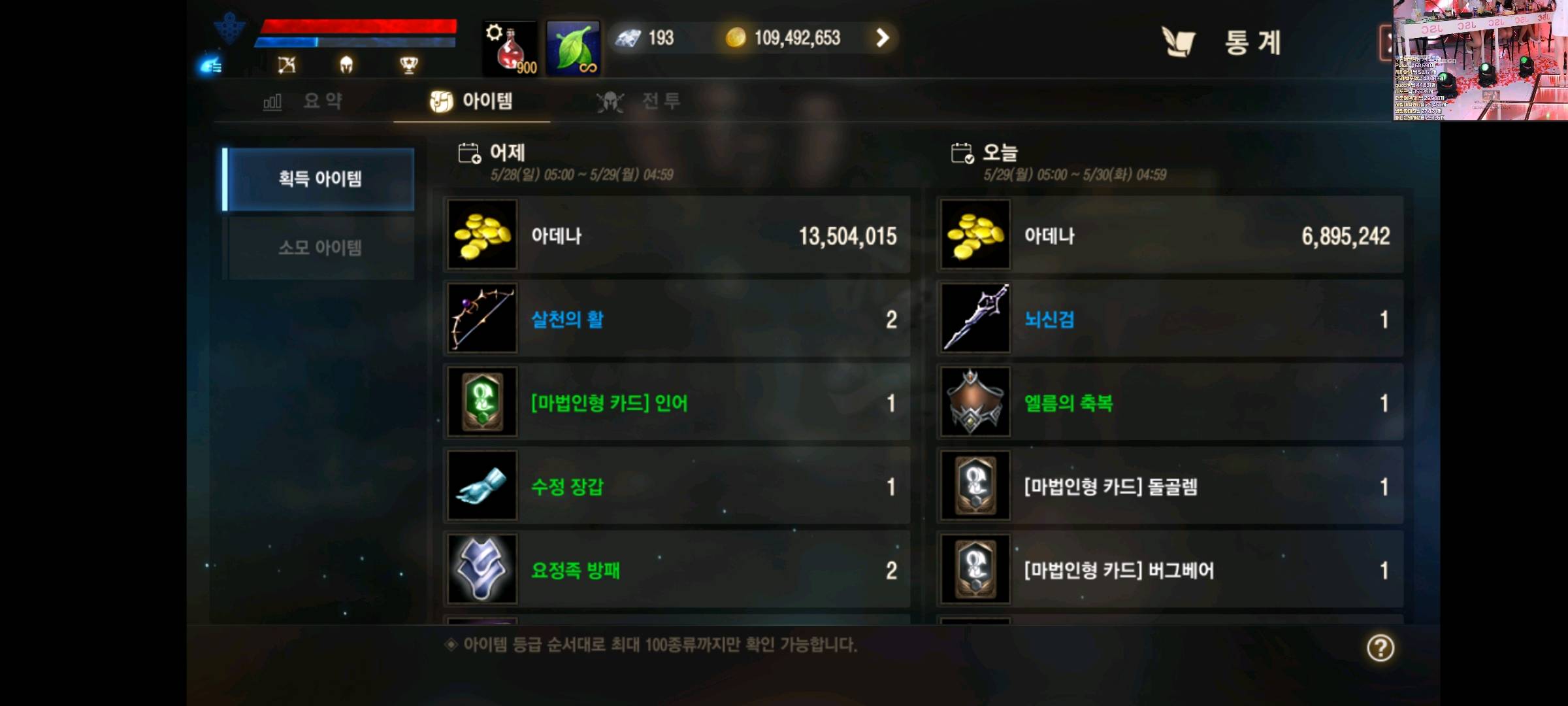Click the 오늘 calendar icon with checkmark
Image resolution: width=1568 pixels, height=706 pixels.
(962, 152)
